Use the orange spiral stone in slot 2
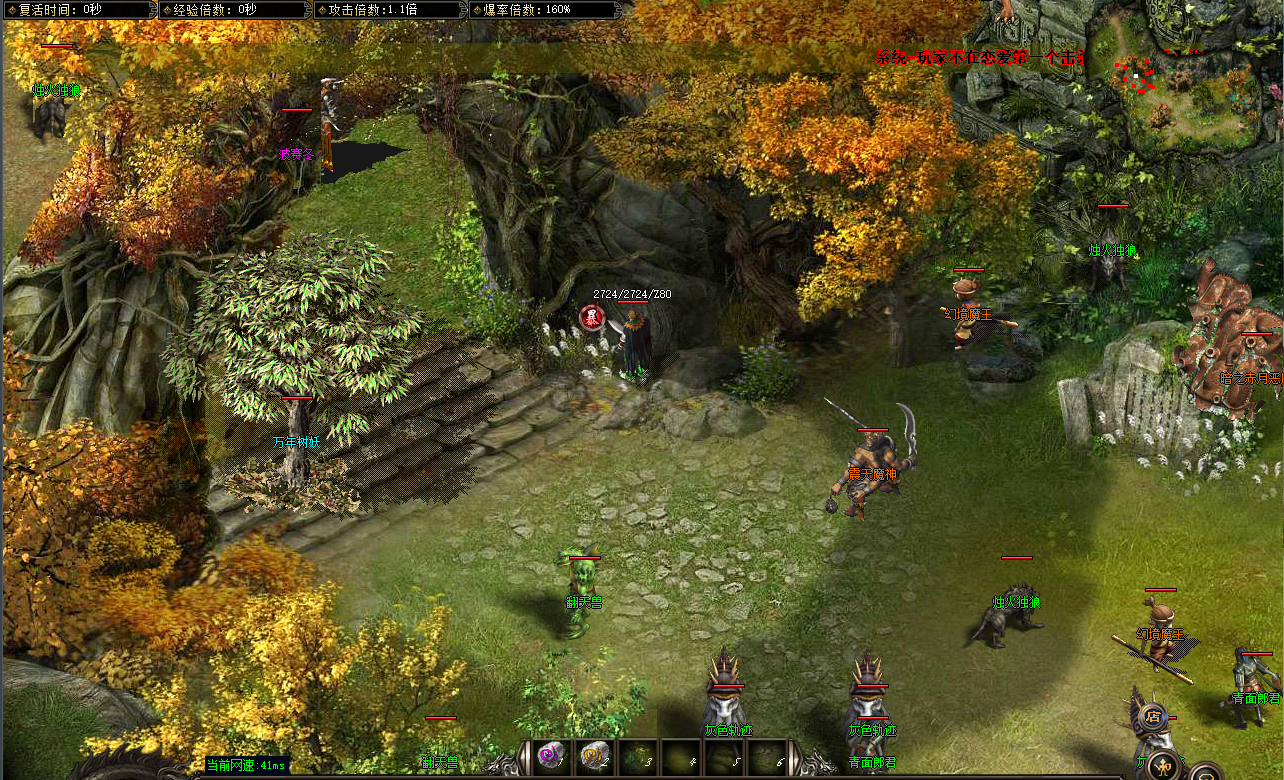The image size is (1284, 780). tap(593, 756)
